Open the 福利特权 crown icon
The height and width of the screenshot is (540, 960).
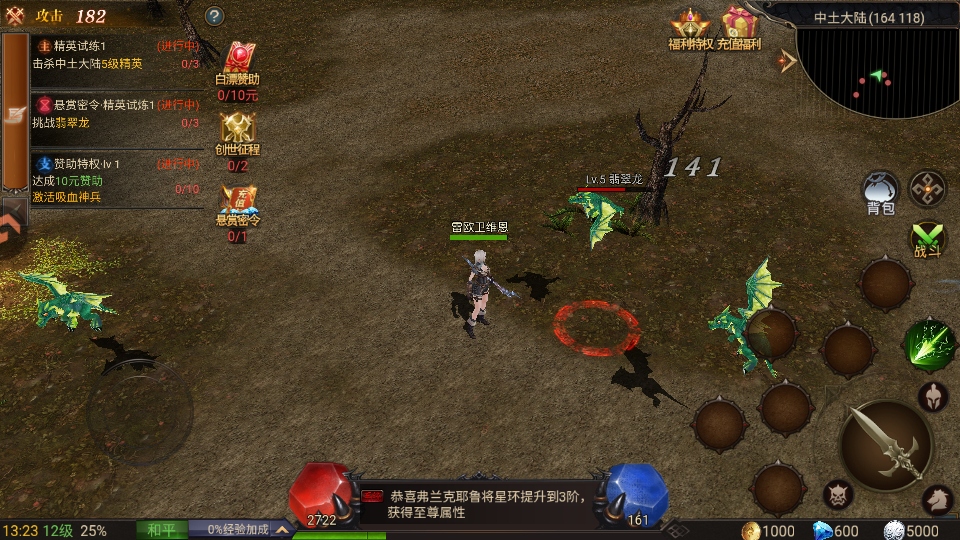click(x=691, y=26)
